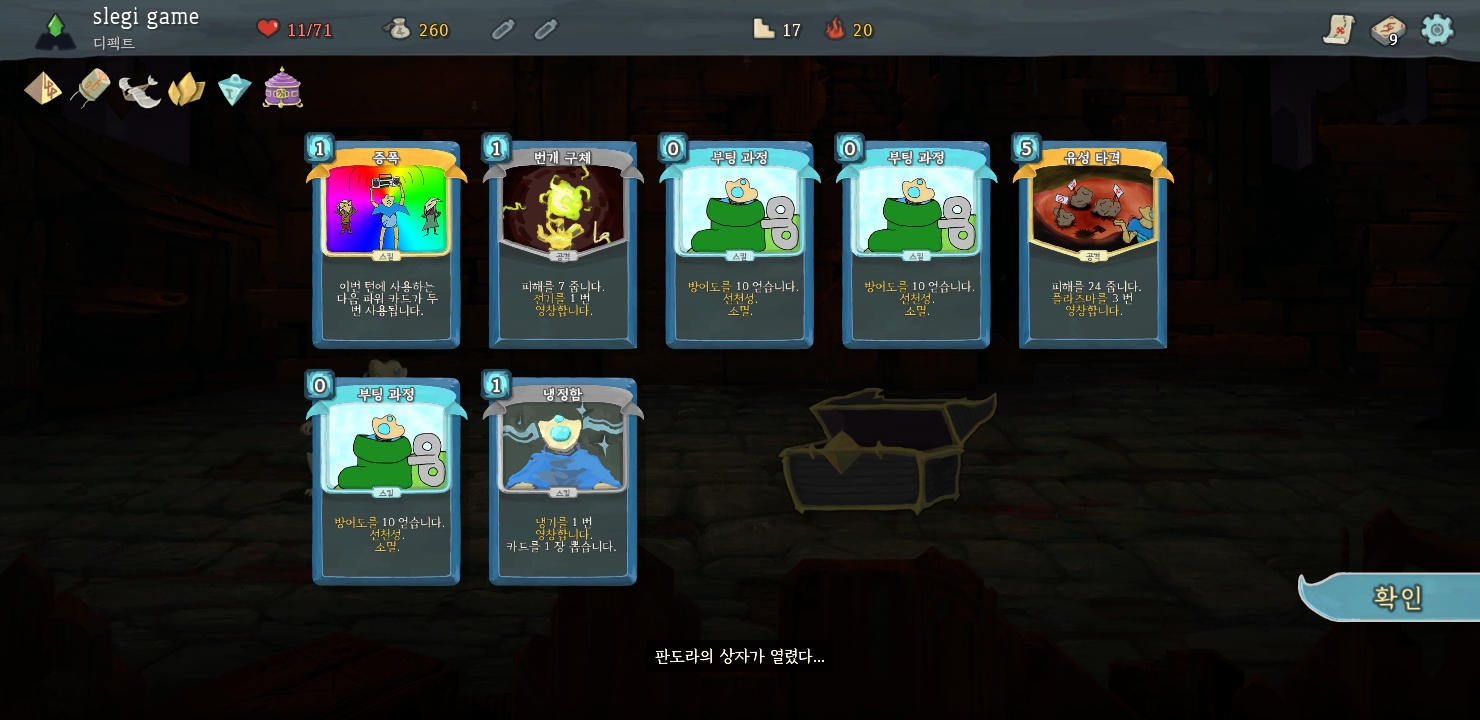This screenshot has width=1480, height=720.
Task: Open the map scroll icon
Action: pos(1338,30)
